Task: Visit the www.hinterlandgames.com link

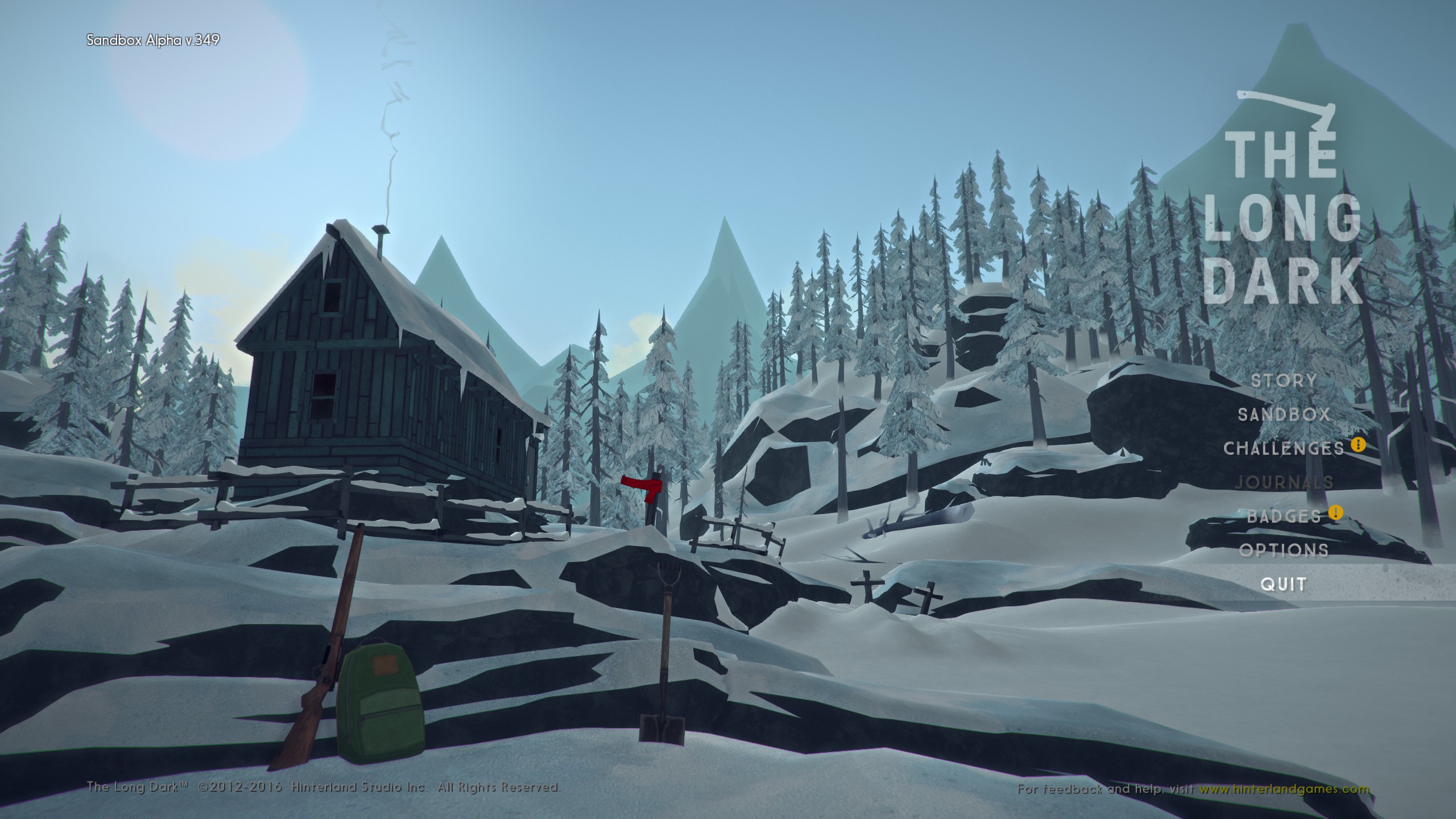Action: click(1284, 789)
